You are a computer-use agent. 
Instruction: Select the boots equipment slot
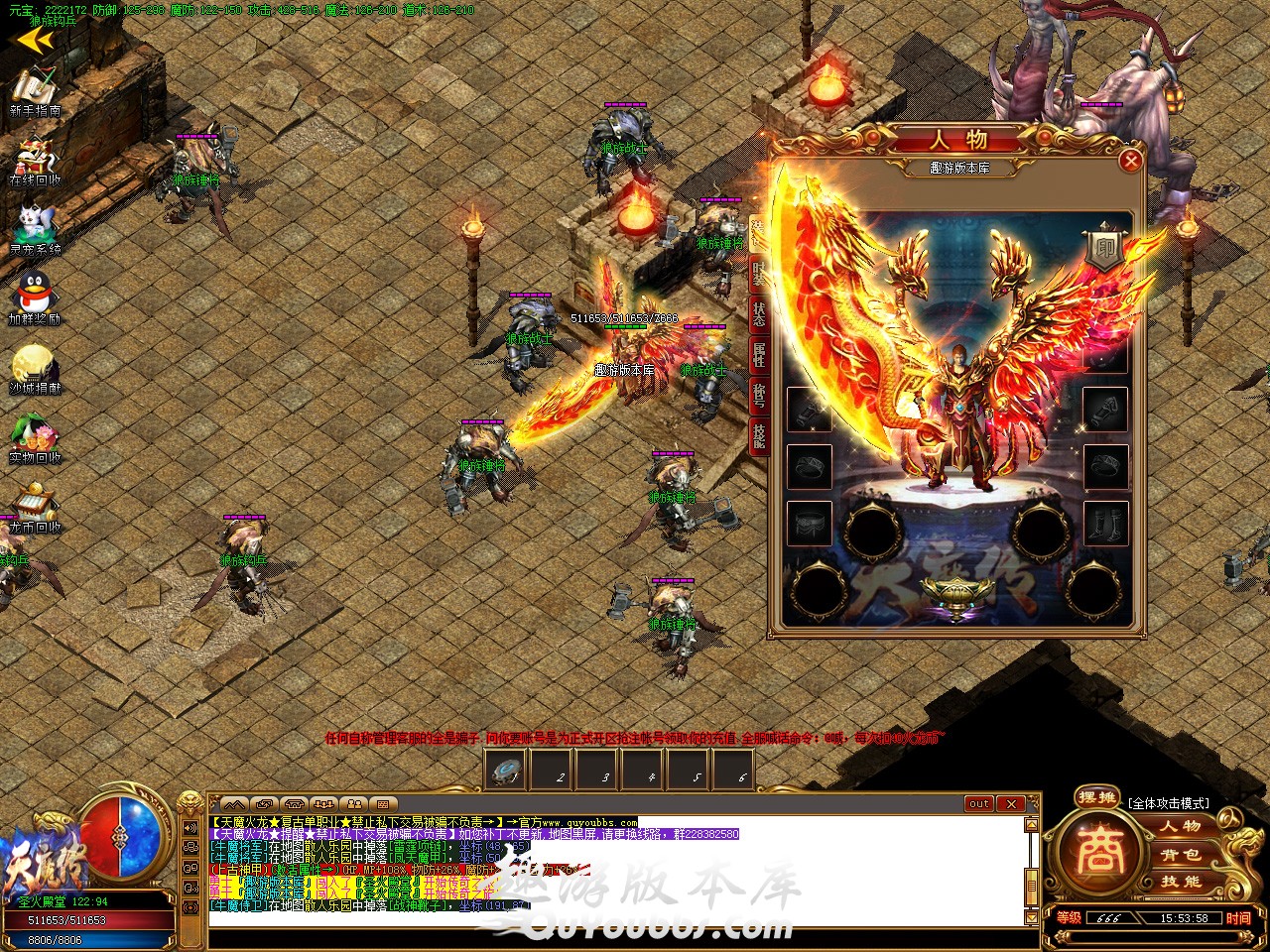(1104, 523)
